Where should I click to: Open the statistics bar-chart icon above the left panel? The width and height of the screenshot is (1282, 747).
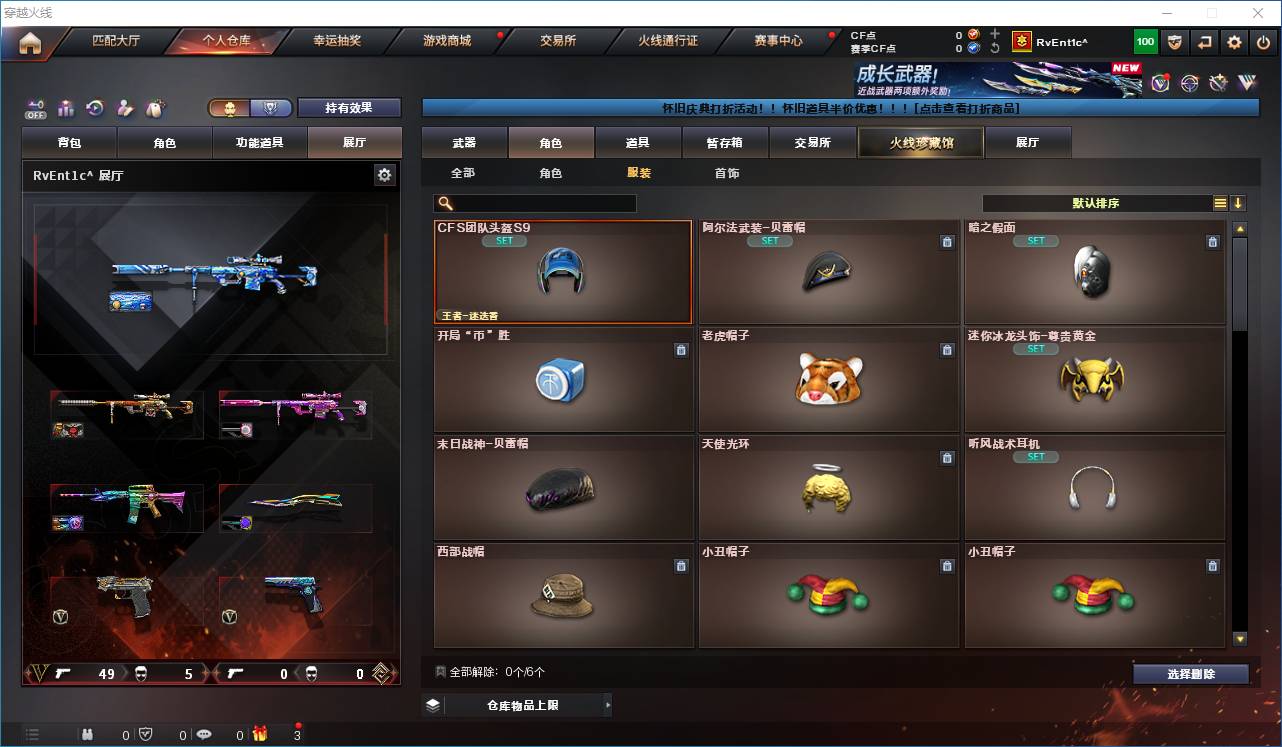click(66, 108)
